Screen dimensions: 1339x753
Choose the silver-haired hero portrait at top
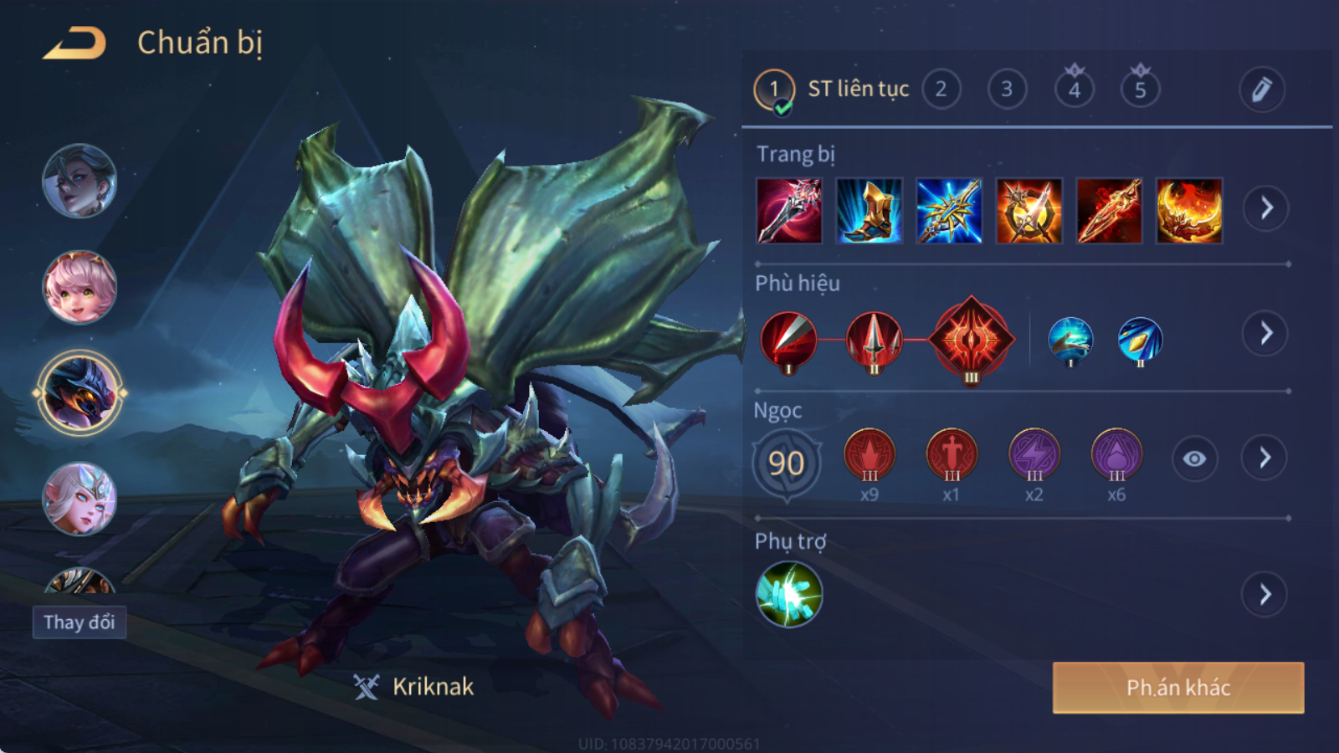(79, 181)
